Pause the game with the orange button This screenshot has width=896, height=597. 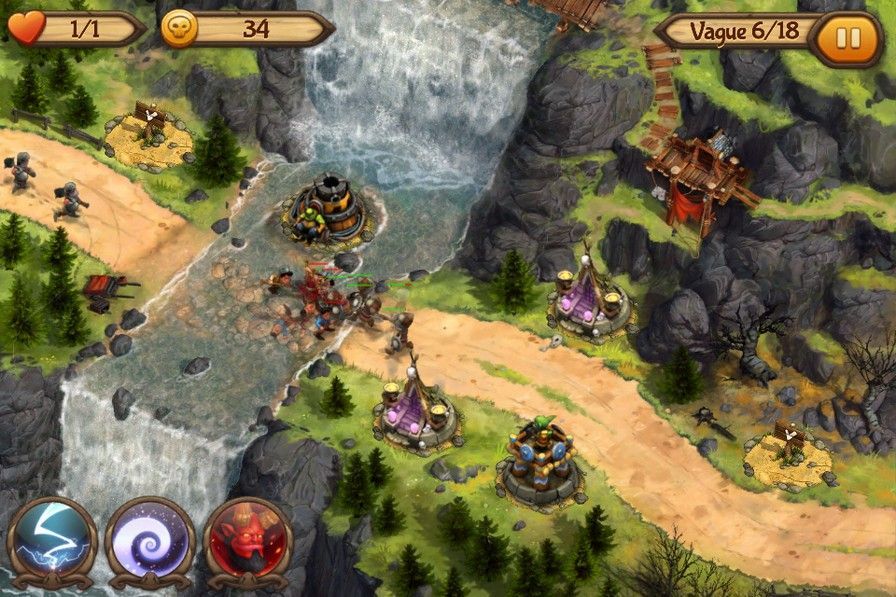tap(847, 39)
